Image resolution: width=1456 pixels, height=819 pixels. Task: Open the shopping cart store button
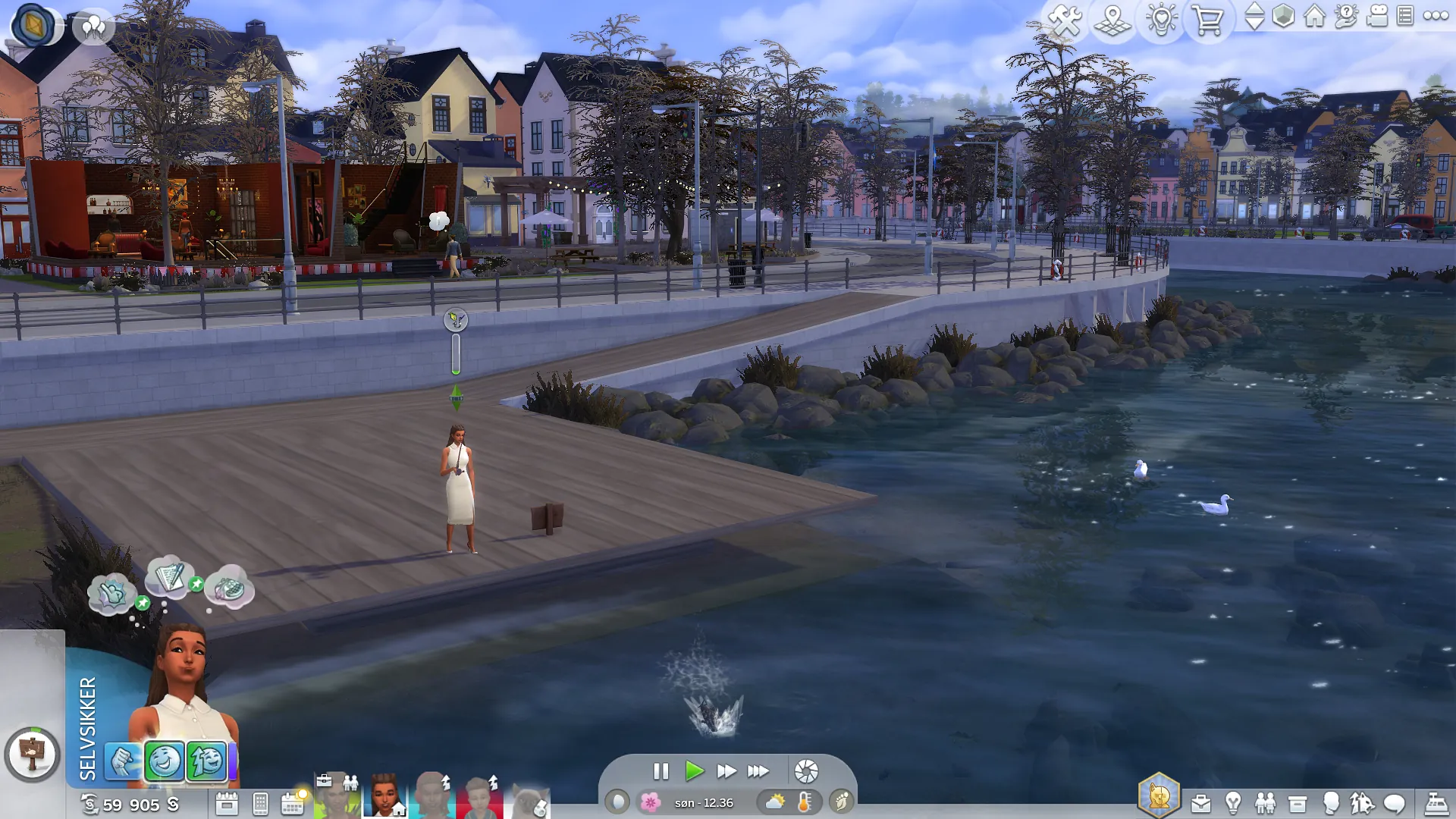1207,20
